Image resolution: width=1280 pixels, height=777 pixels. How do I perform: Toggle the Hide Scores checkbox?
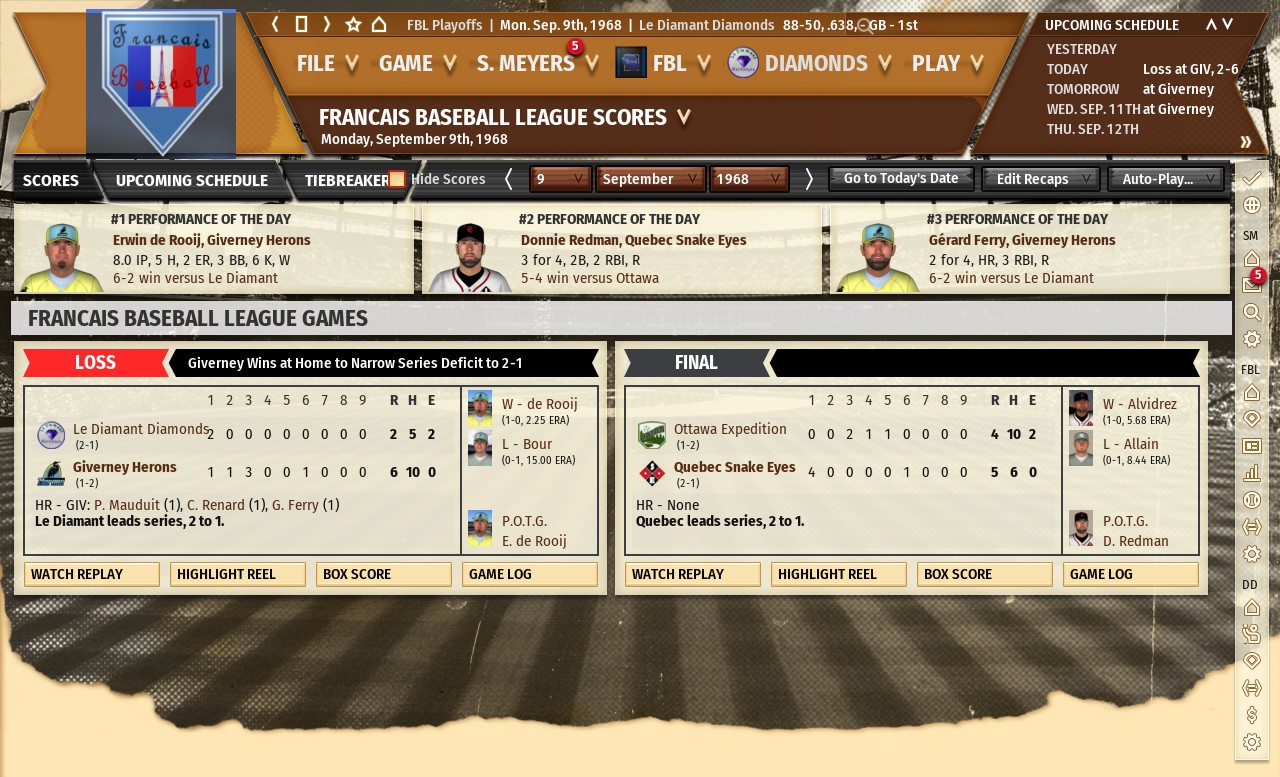click(397, 180)
